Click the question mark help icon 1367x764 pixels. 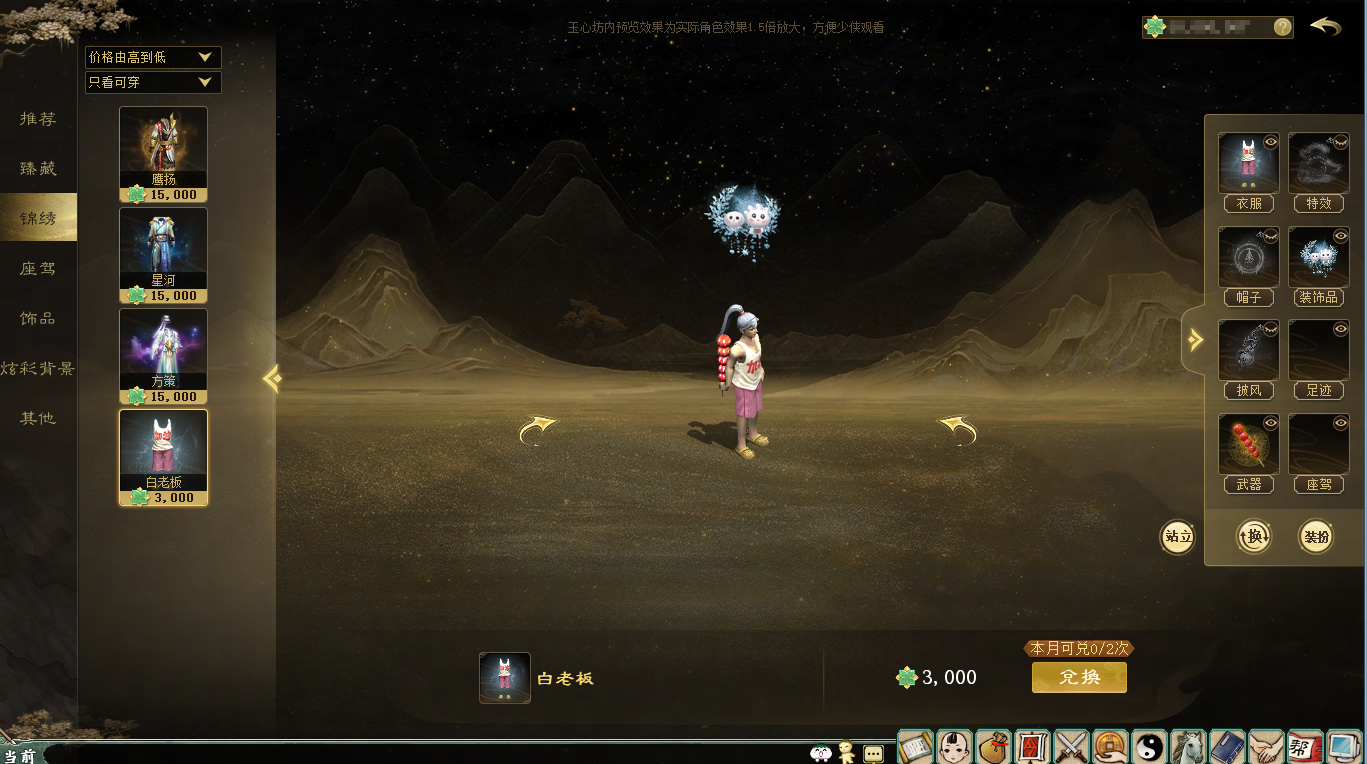pos(1282,27)
